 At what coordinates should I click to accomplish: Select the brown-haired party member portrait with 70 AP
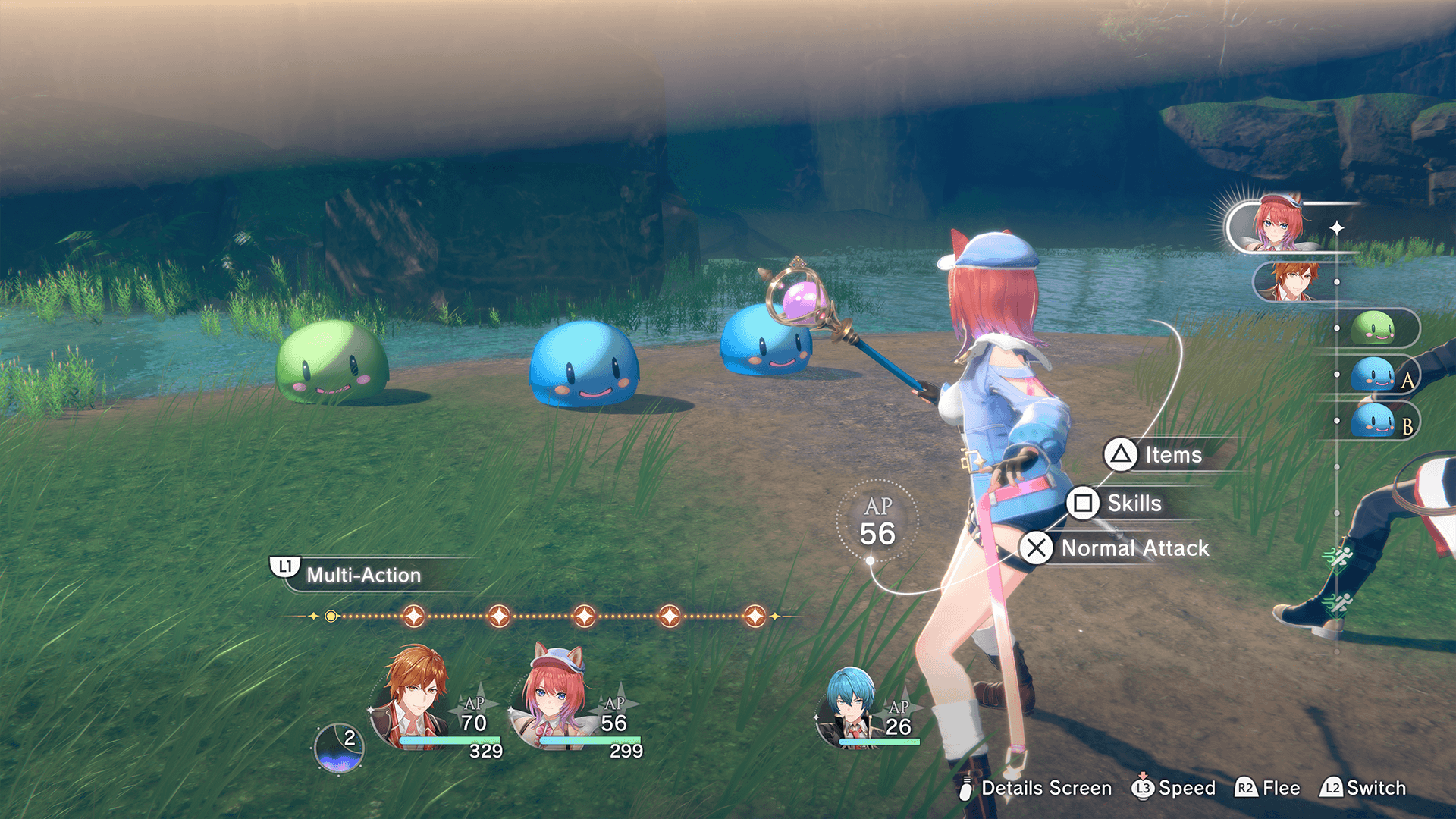click(414, 699)
